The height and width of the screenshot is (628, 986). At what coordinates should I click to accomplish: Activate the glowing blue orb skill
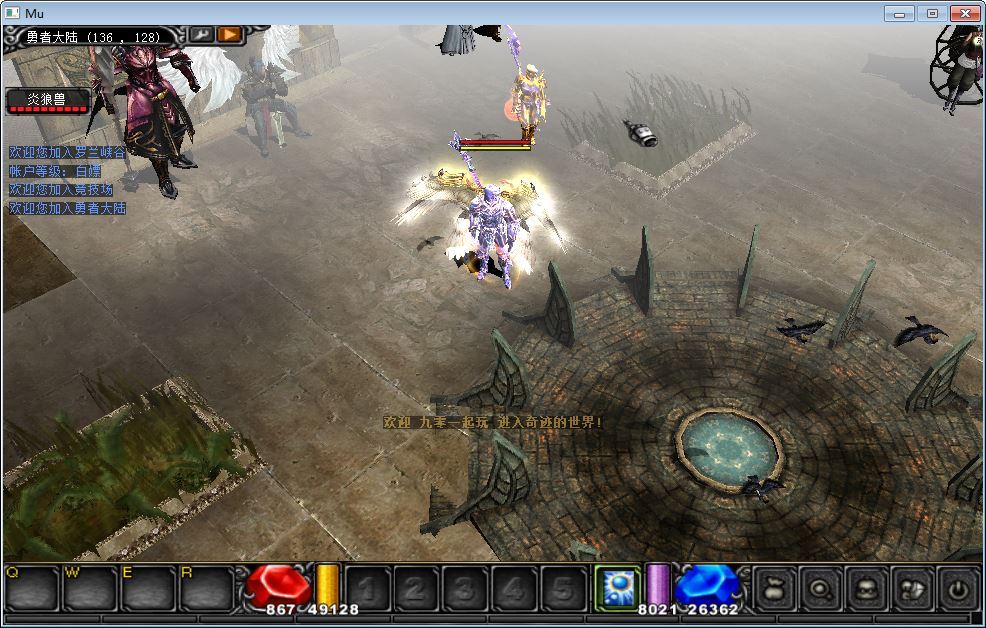(617, 587)
